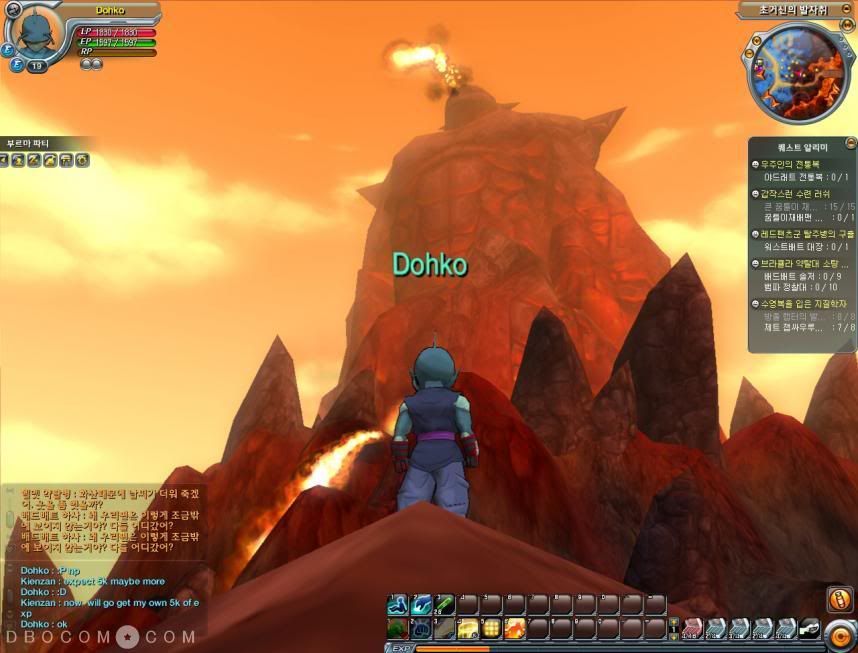
Task: Click the green bush skill in bottom hotbar row
Action: (x=398, y=628)
